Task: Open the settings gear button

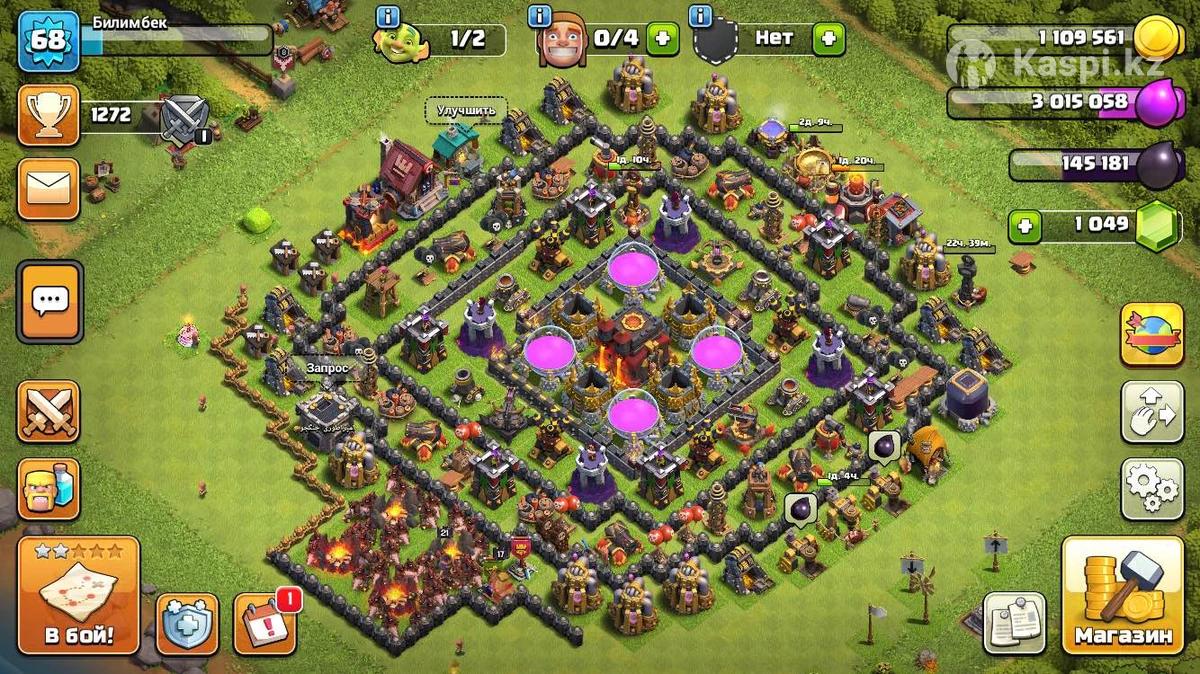Action: coord(1151,489)
